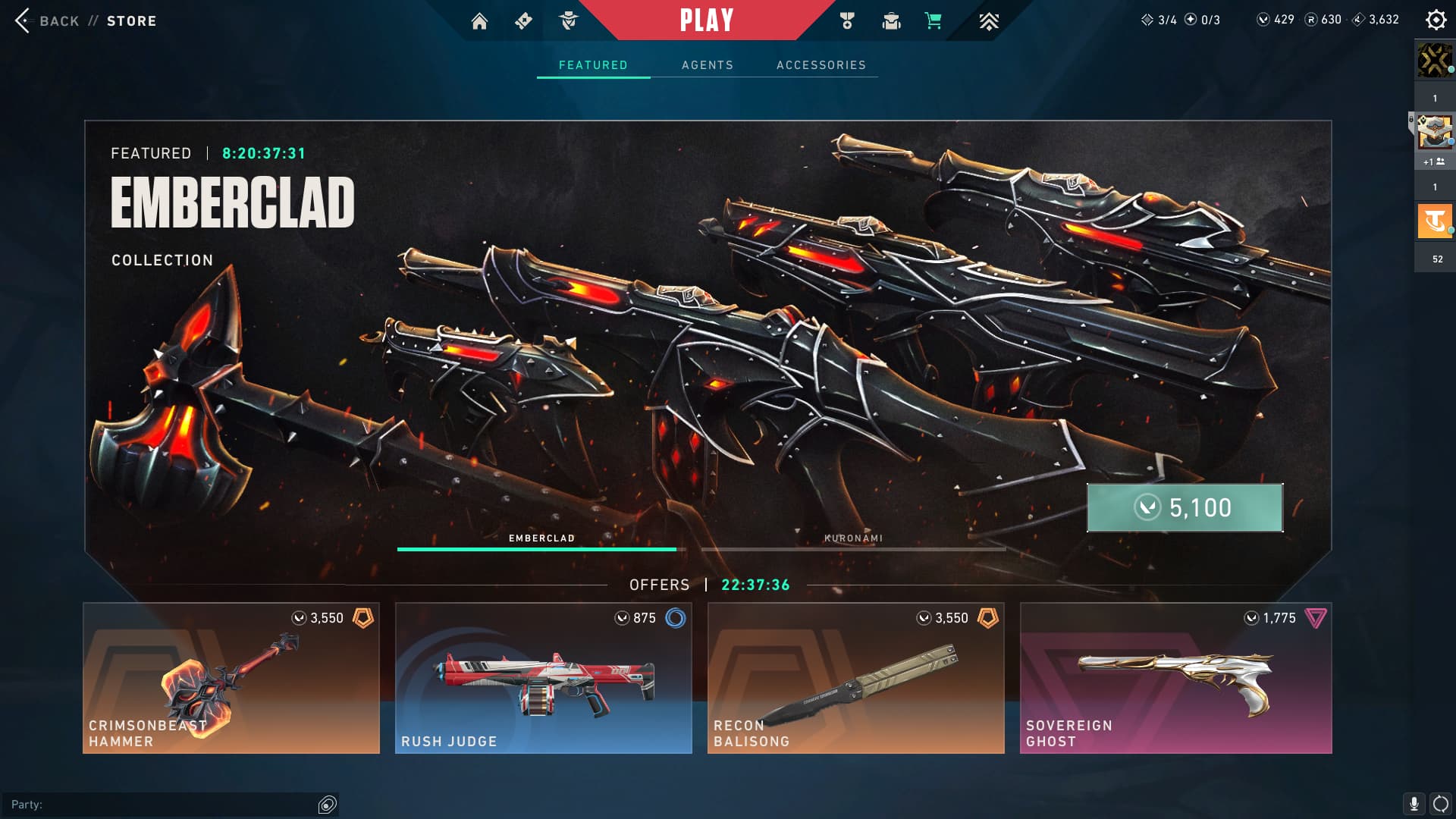View the Recon Balisong offer
The width and height of the screenshot is (1456, 819).
tap(855, 678)
